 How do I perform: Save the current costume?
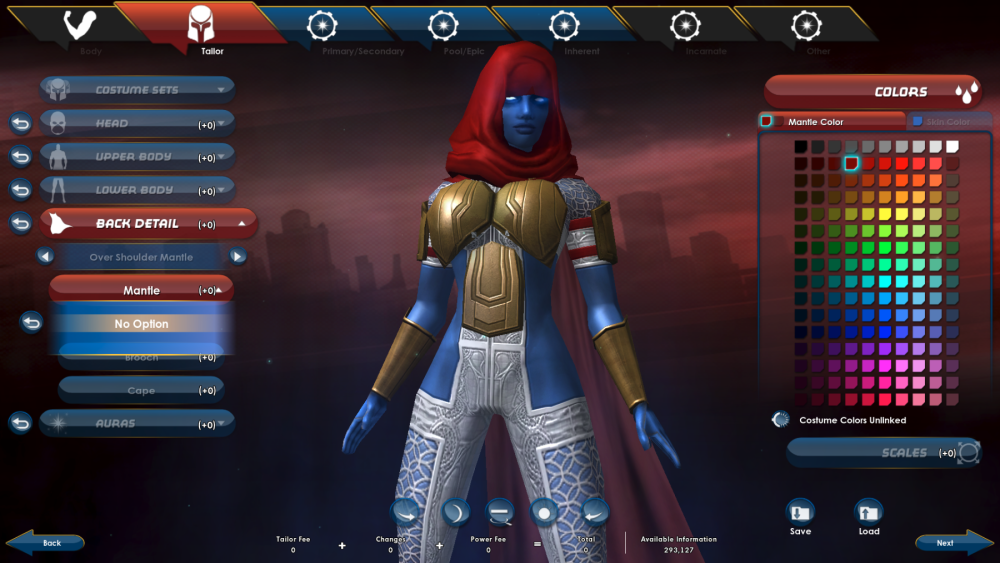click(x=800, y=517)
